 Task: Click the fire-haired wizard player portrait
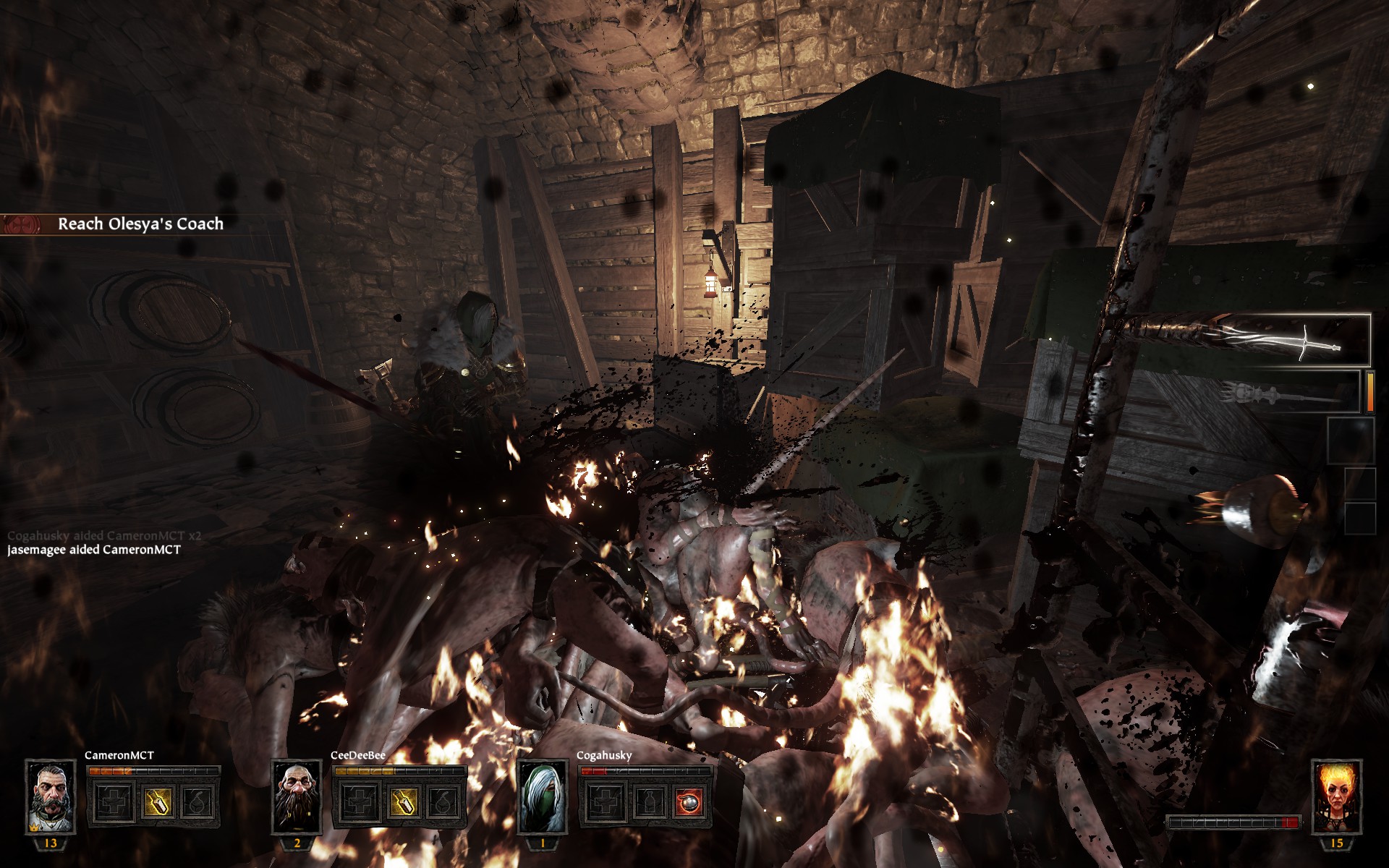coord(1336,796)
